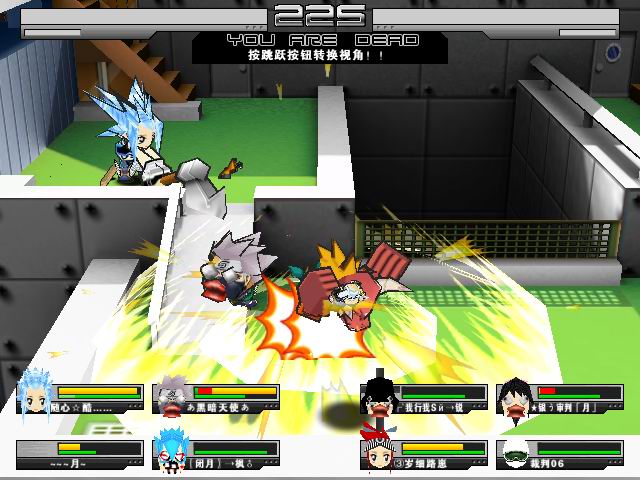Click the ~~~月~ player status panel
Image resolution: width=640 pixels, height=480 pixels.
tap(78, 455)
